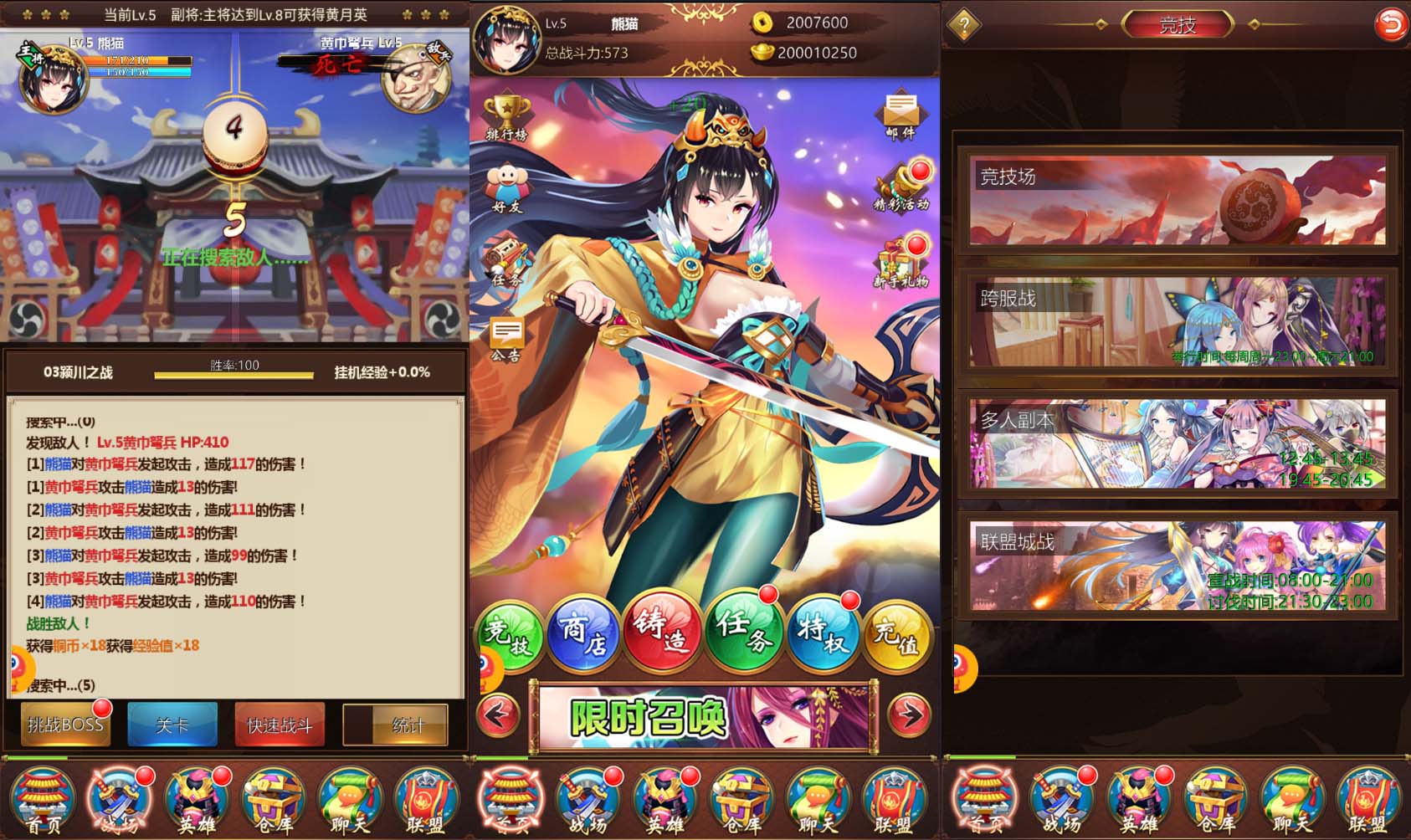Enter the 竞技场 arena mode
The image size is (1411, 840).
1177,201
